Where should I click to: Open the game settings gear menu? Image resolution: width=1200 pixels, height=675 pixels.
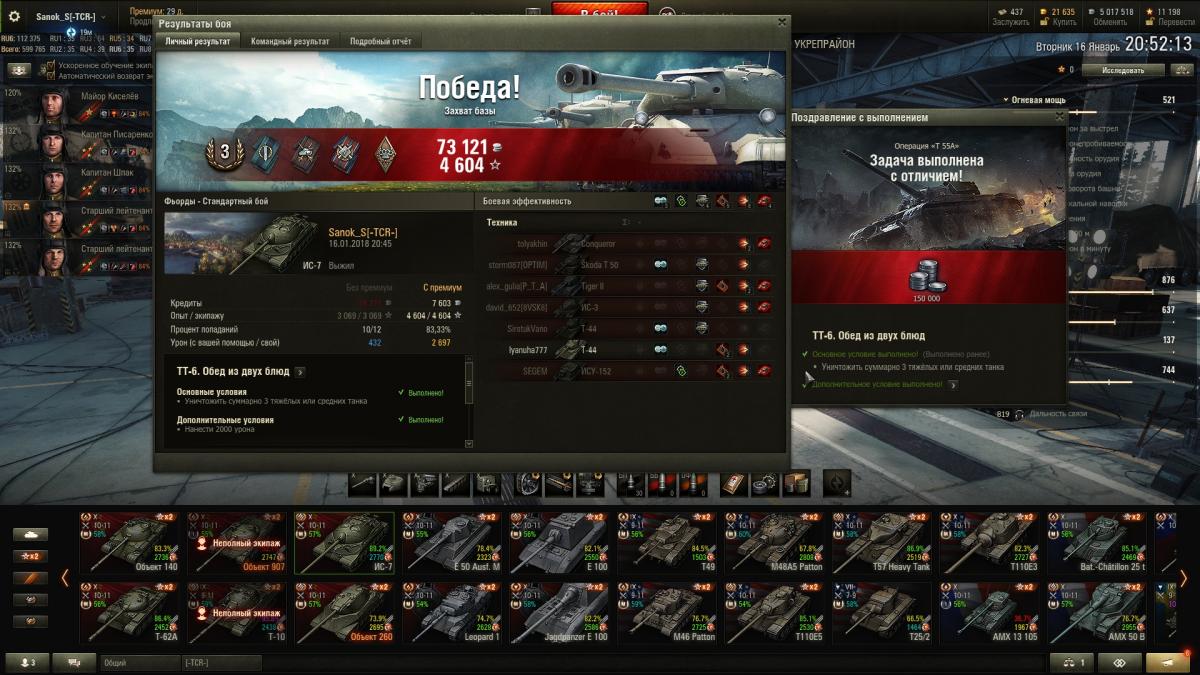click(14, 16)
